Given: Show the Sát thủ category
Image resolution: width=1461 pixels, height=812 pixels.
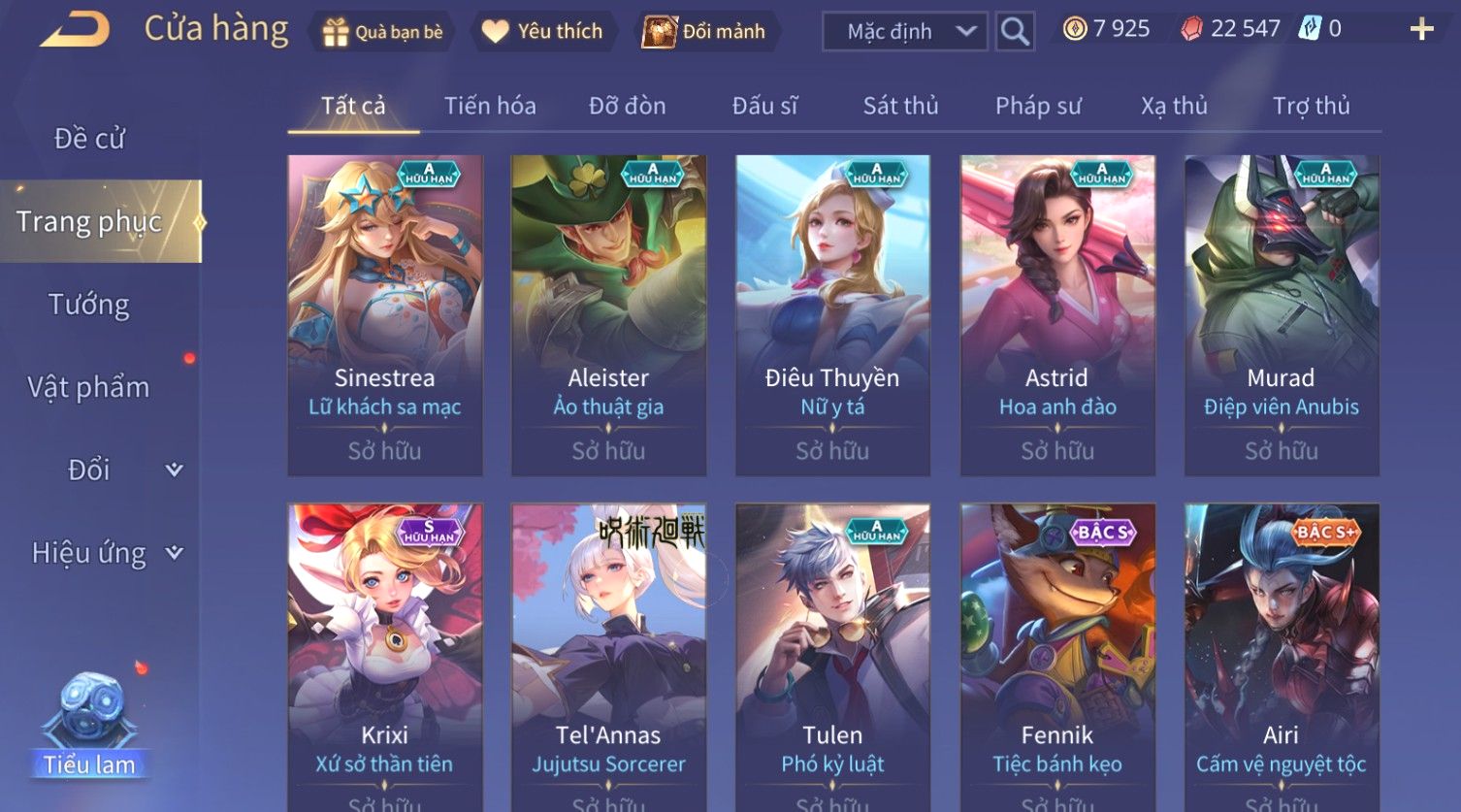Looking at the screenshot, I should point(900,106).
